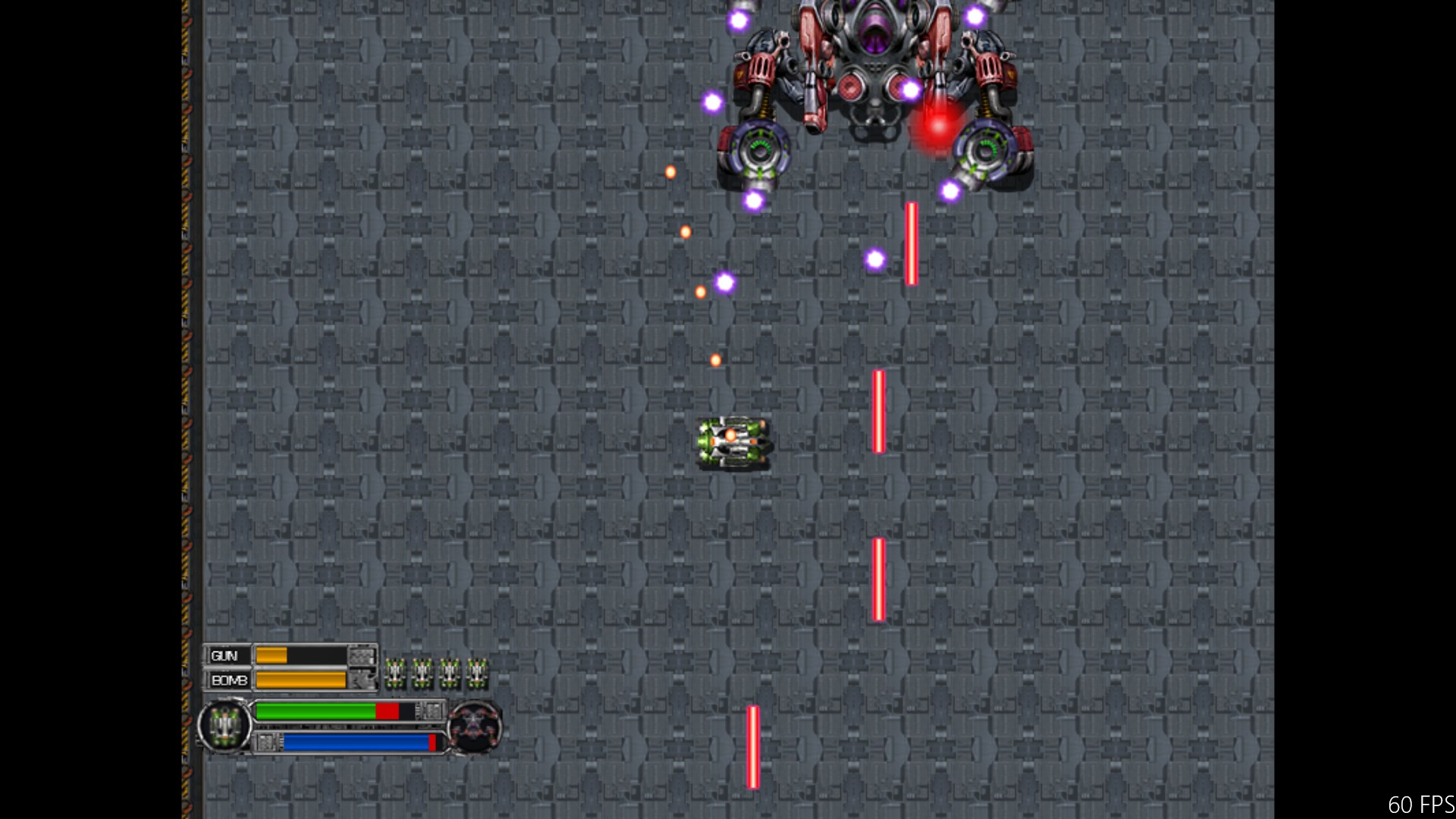Image resolution: width=1456 pixels, height=819 pixels.
Task: Click the GUN label on the HUD
Action: pos(225,656)
